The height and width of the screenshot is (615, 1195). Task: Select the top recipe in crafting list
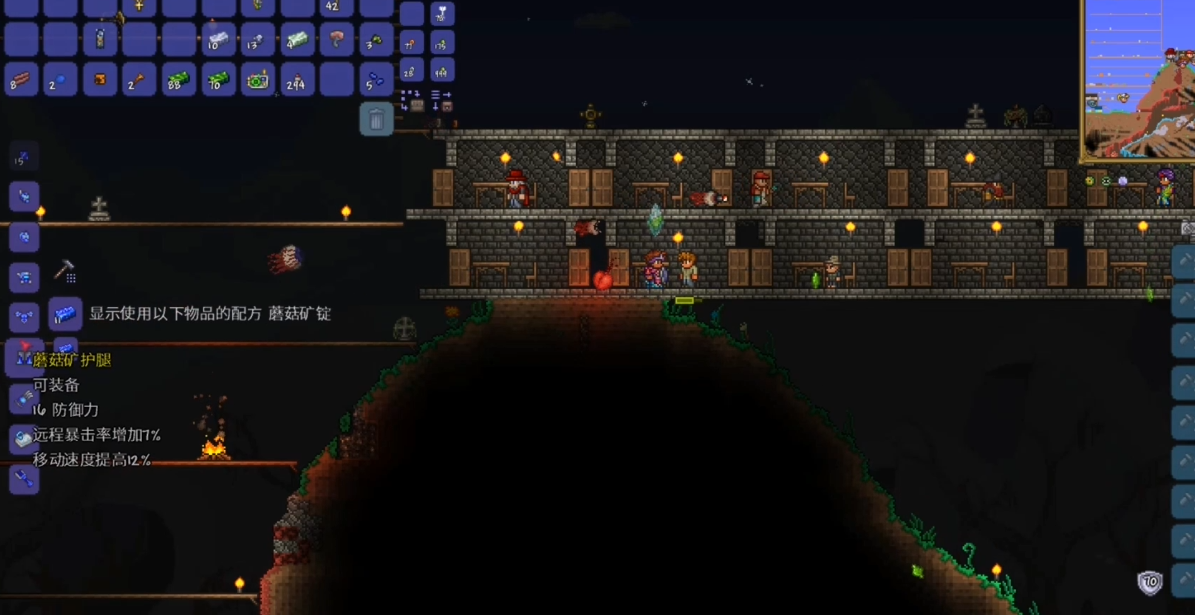pyautogui.click(x=24, y=157)
